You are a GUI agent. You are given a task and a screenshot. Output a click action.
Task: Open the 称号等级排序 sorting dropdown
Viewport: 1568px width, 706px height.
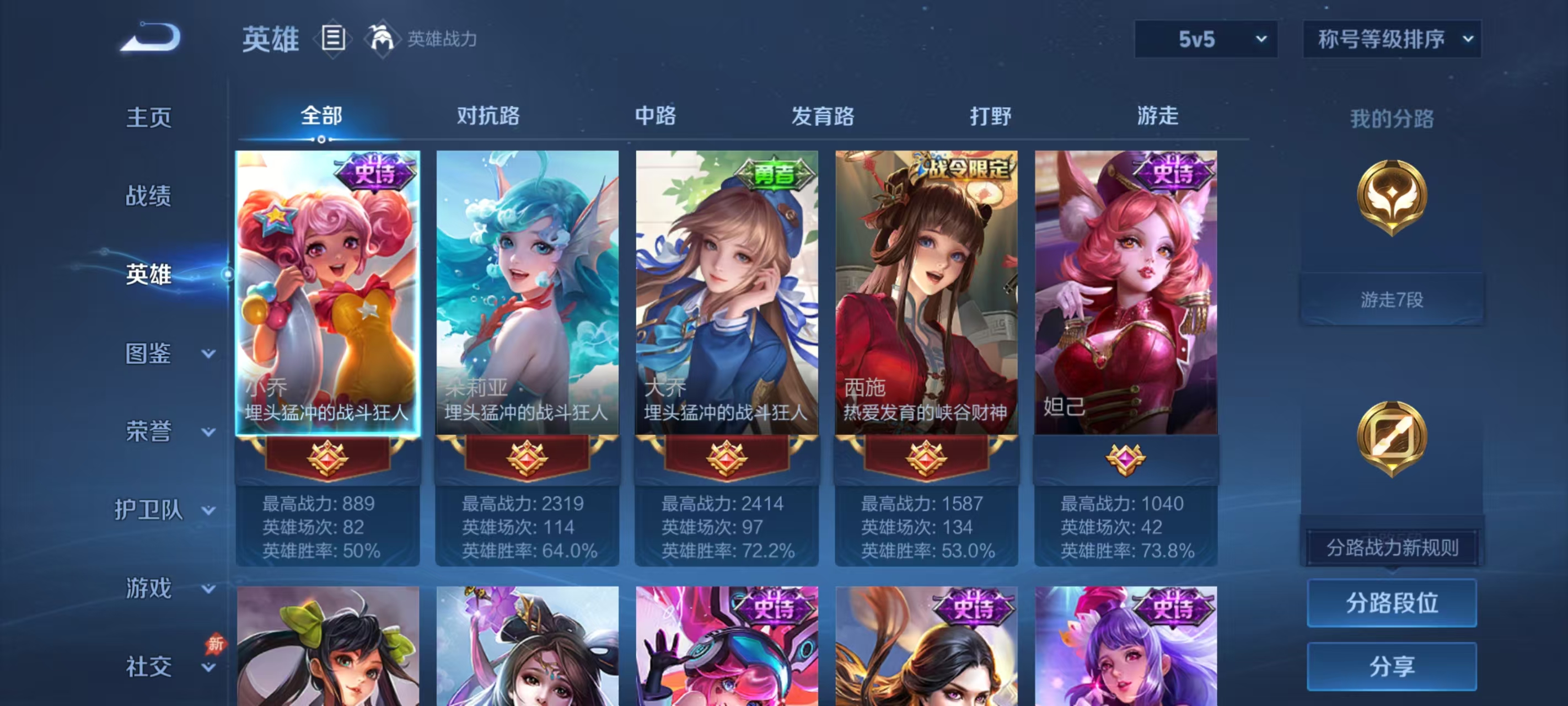(1392, 39)
